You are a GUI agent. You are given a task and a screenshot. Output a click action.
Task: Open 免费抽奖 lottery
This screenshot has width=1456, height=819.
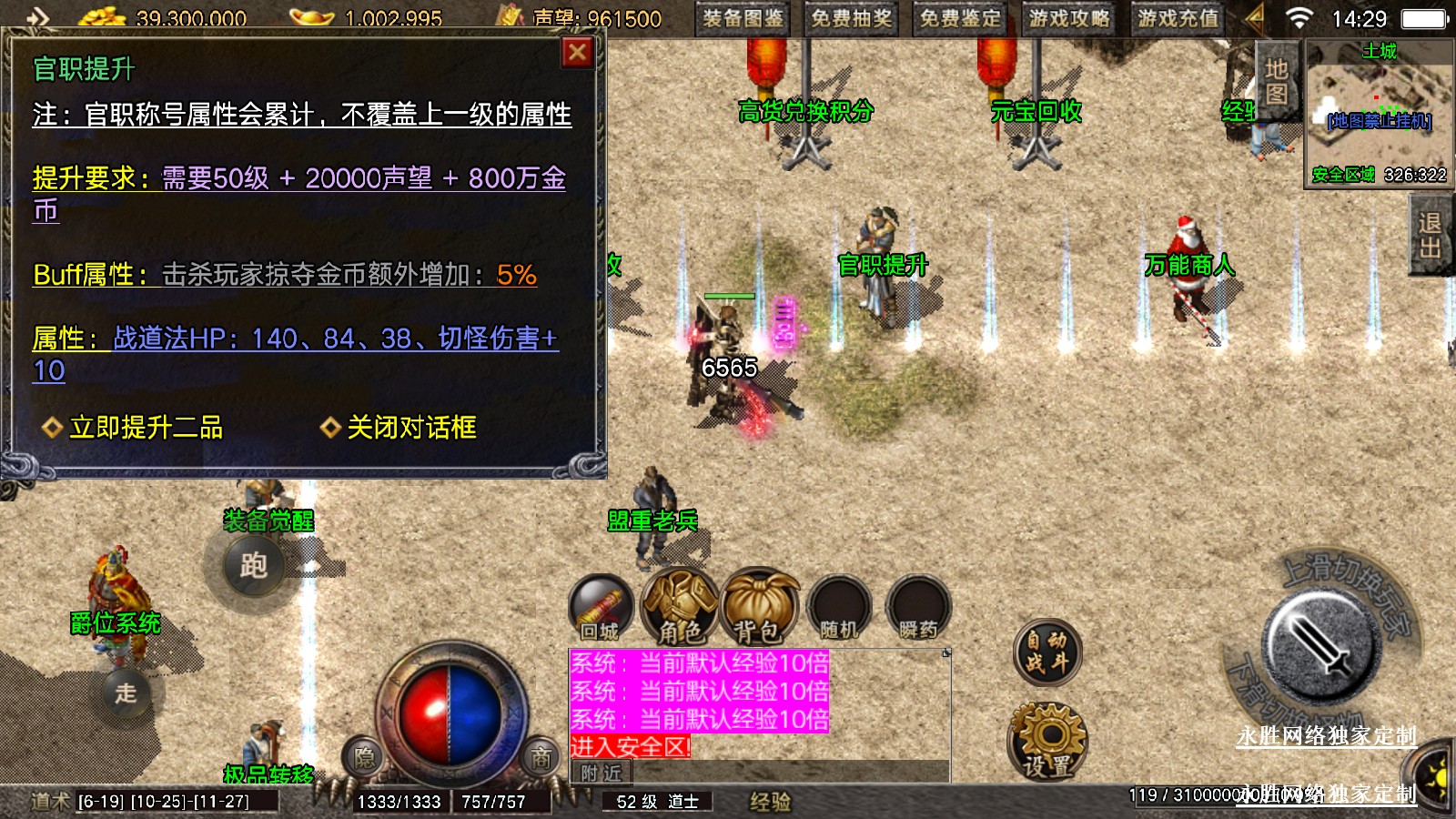[x=852, y=18]
